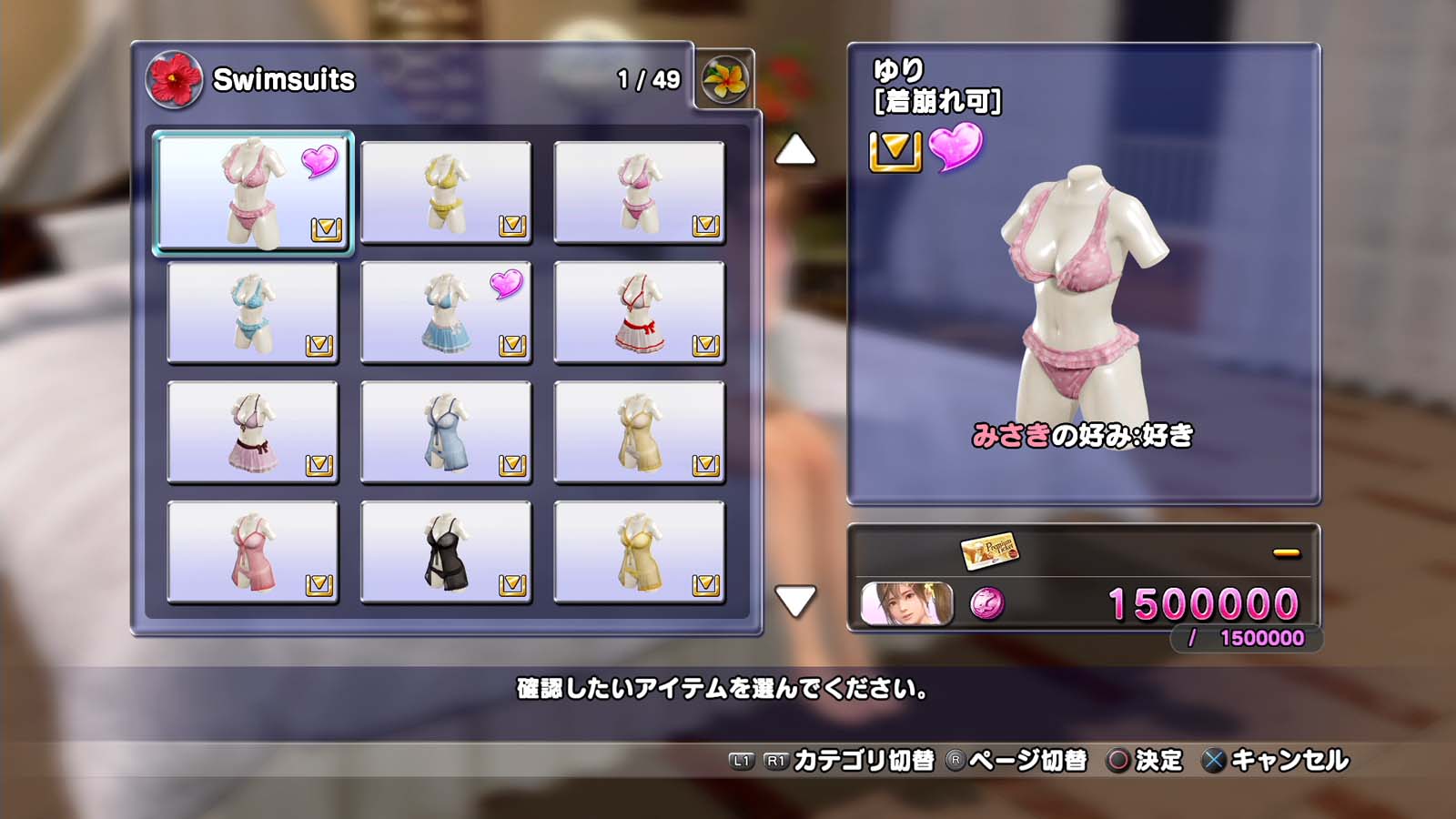
Task: Pick the black babydoll swimsuit tile
Action: (x=446, y=552)
